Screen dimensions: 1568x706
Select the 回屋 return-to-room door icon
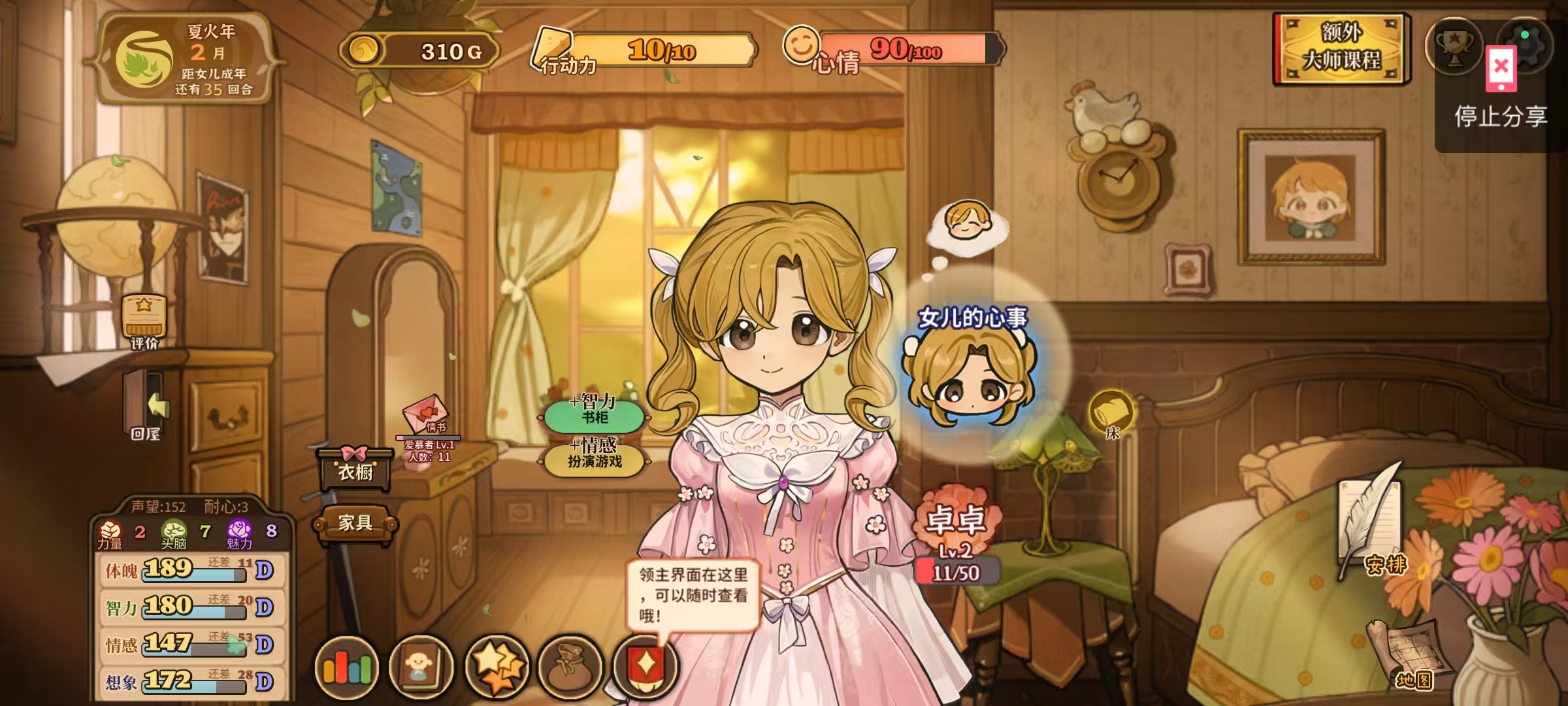click(x=146, y=405)
